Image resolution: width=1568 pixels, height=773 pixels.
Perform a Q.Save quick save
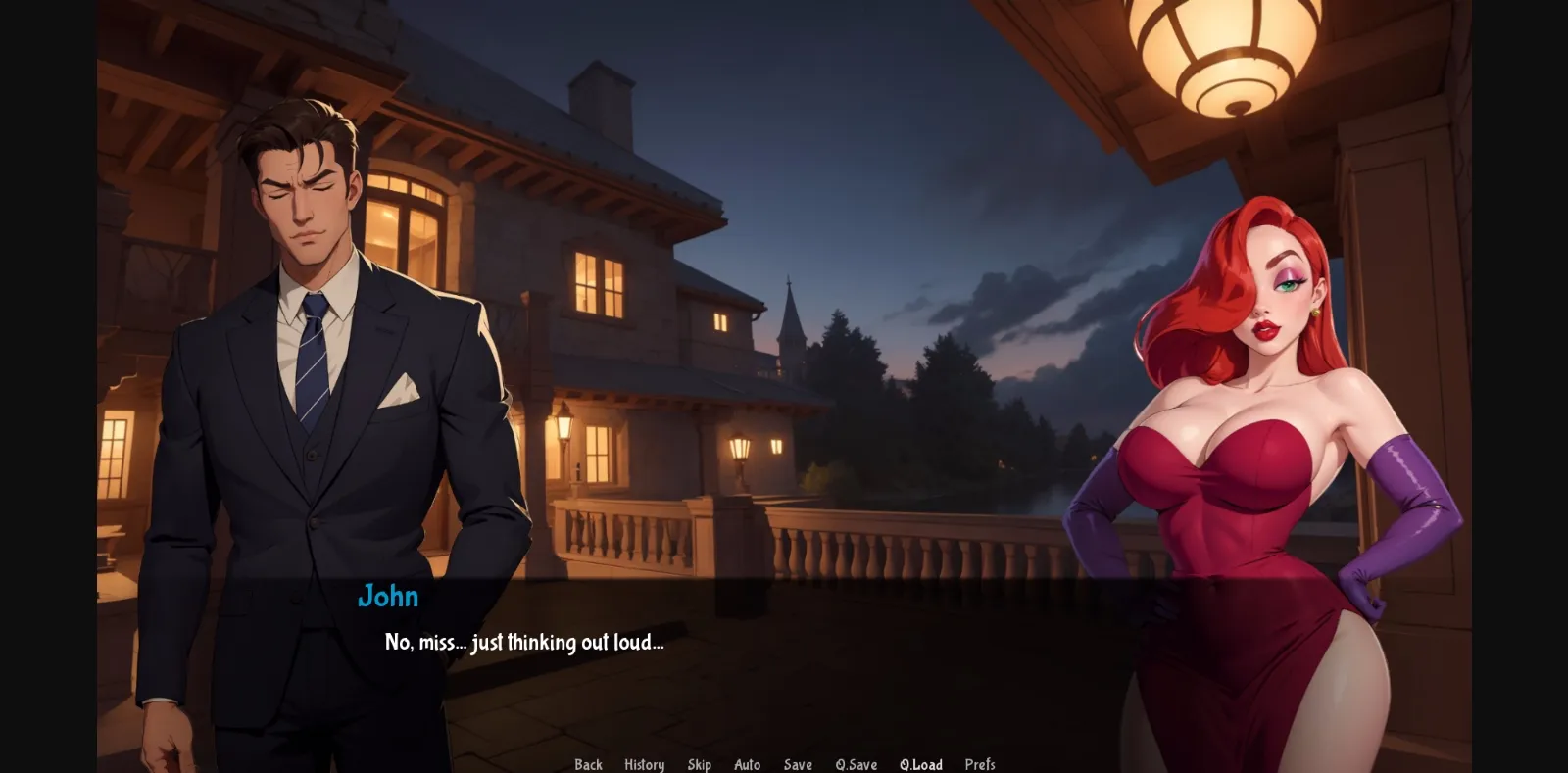coord(856,764)
